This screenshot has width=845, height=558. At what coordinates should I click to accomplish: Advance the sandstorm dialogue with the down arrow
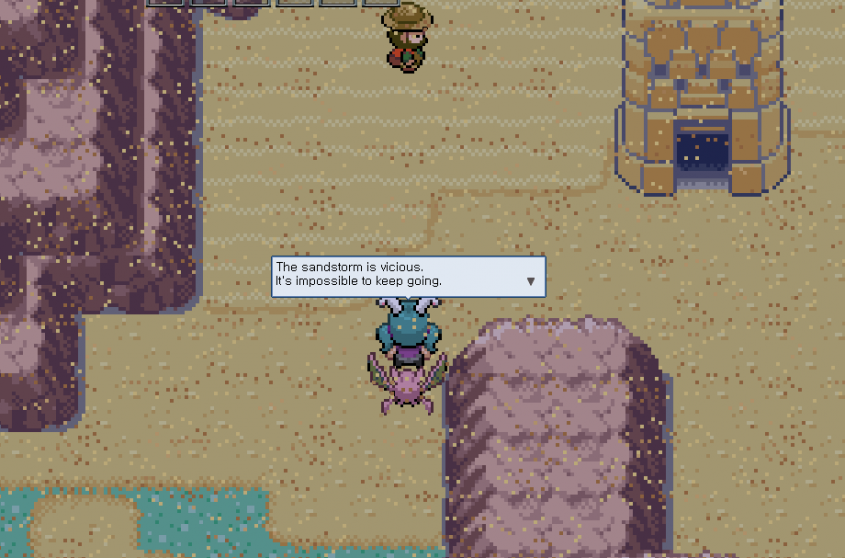(531, 282)
